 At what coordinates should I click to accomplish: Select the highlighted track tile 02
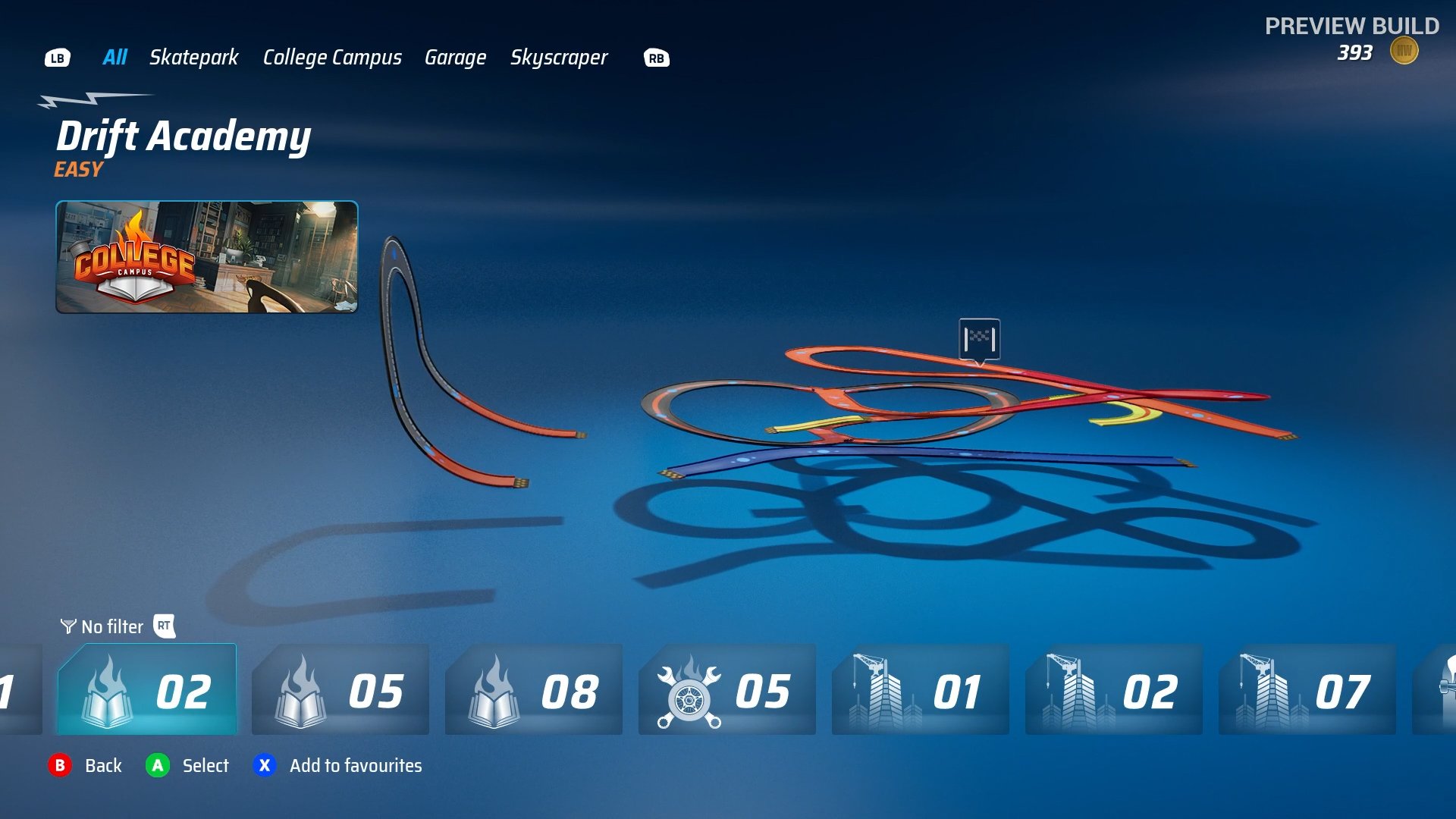tap(149, 691)
